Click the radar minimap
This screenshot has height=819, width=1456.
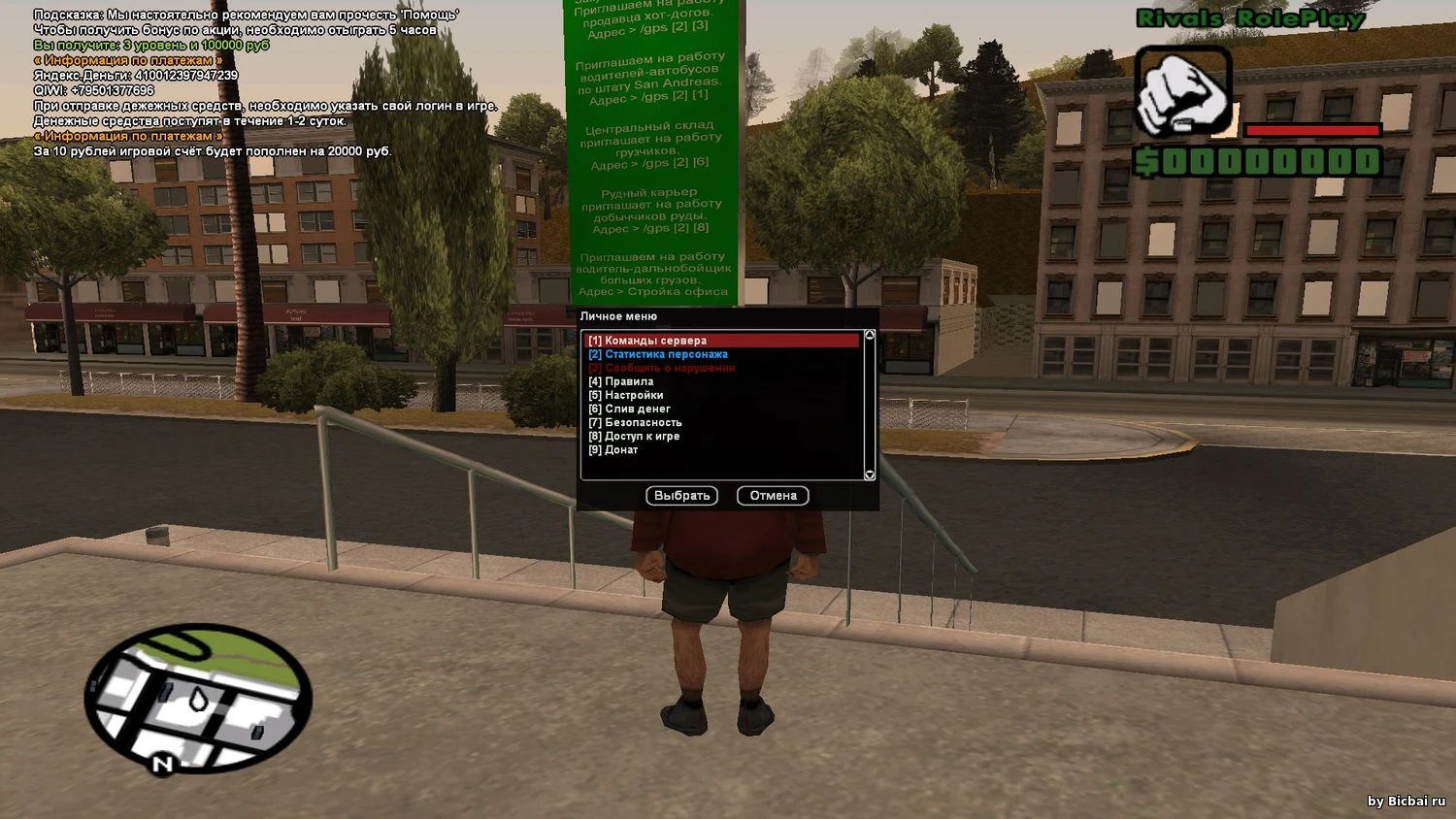[x=198, y=698]
